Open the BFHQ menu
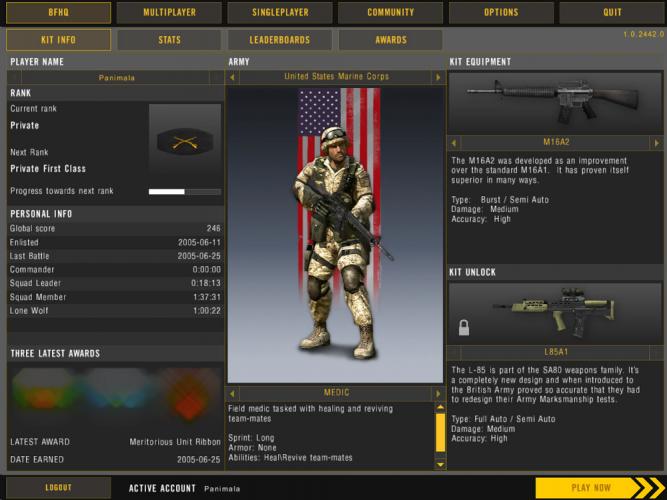The height and width of the screenshot is (500, 667). pos(58,13)
